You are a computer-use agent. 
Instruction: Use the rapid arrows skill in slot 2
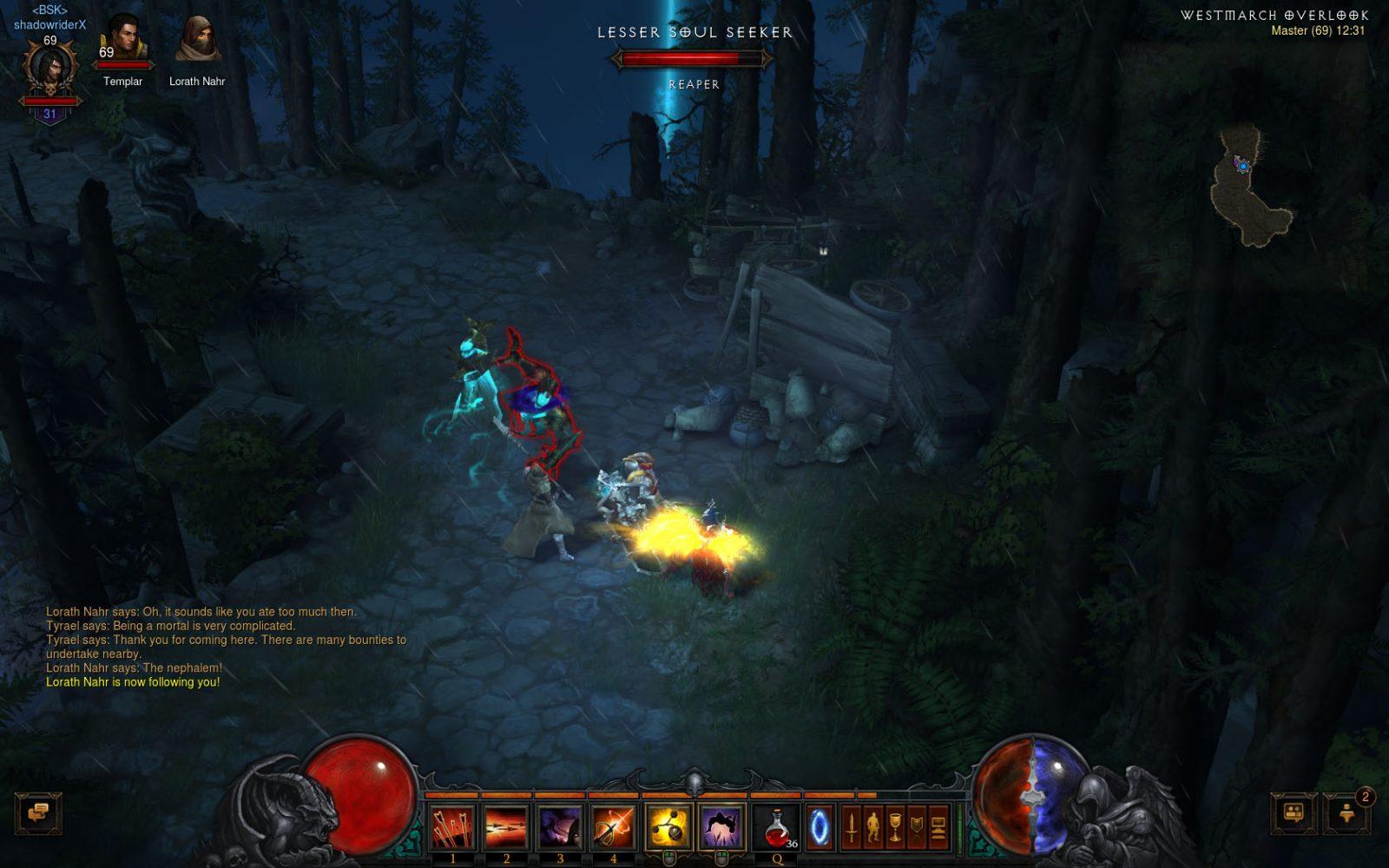(x=506, y=825)
